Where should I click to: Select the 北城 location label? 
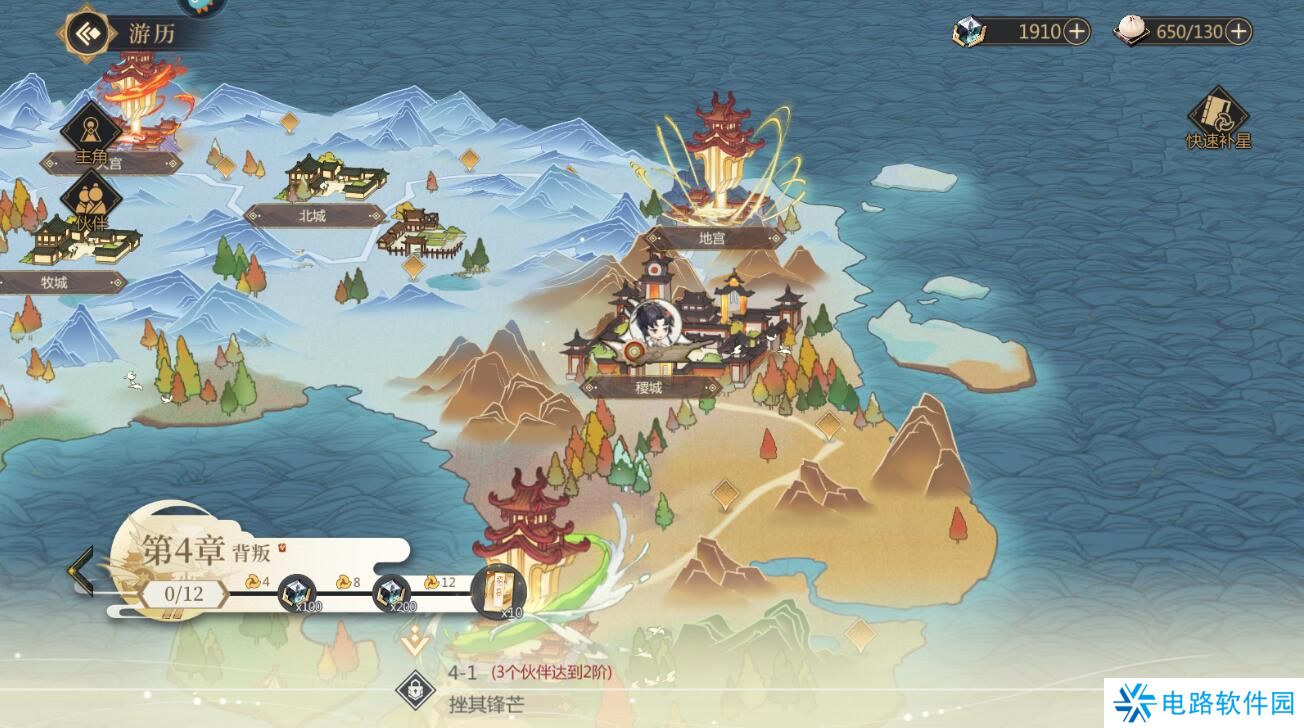click(313, 215)
